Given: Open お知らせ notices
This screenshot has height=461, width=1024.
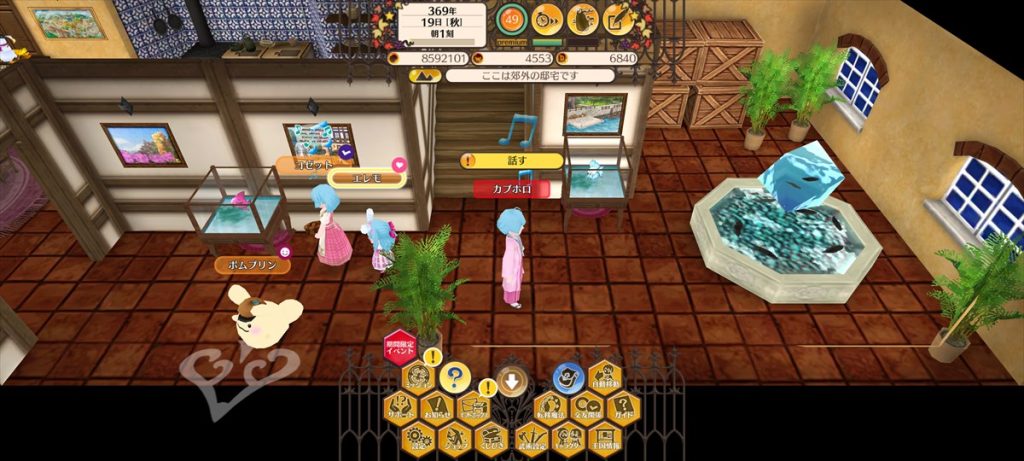Looking at the screenshot, I should point(437,407).
